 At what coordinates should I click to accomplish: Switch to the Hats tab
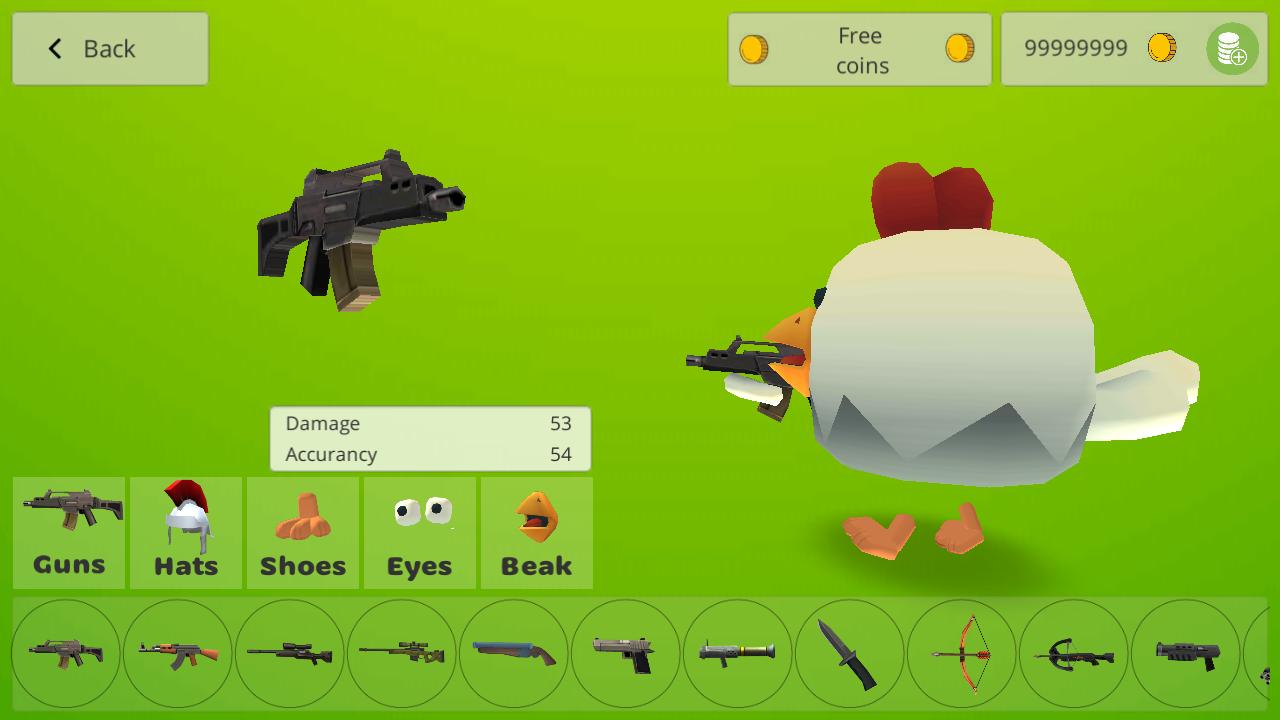coord(185,532)
